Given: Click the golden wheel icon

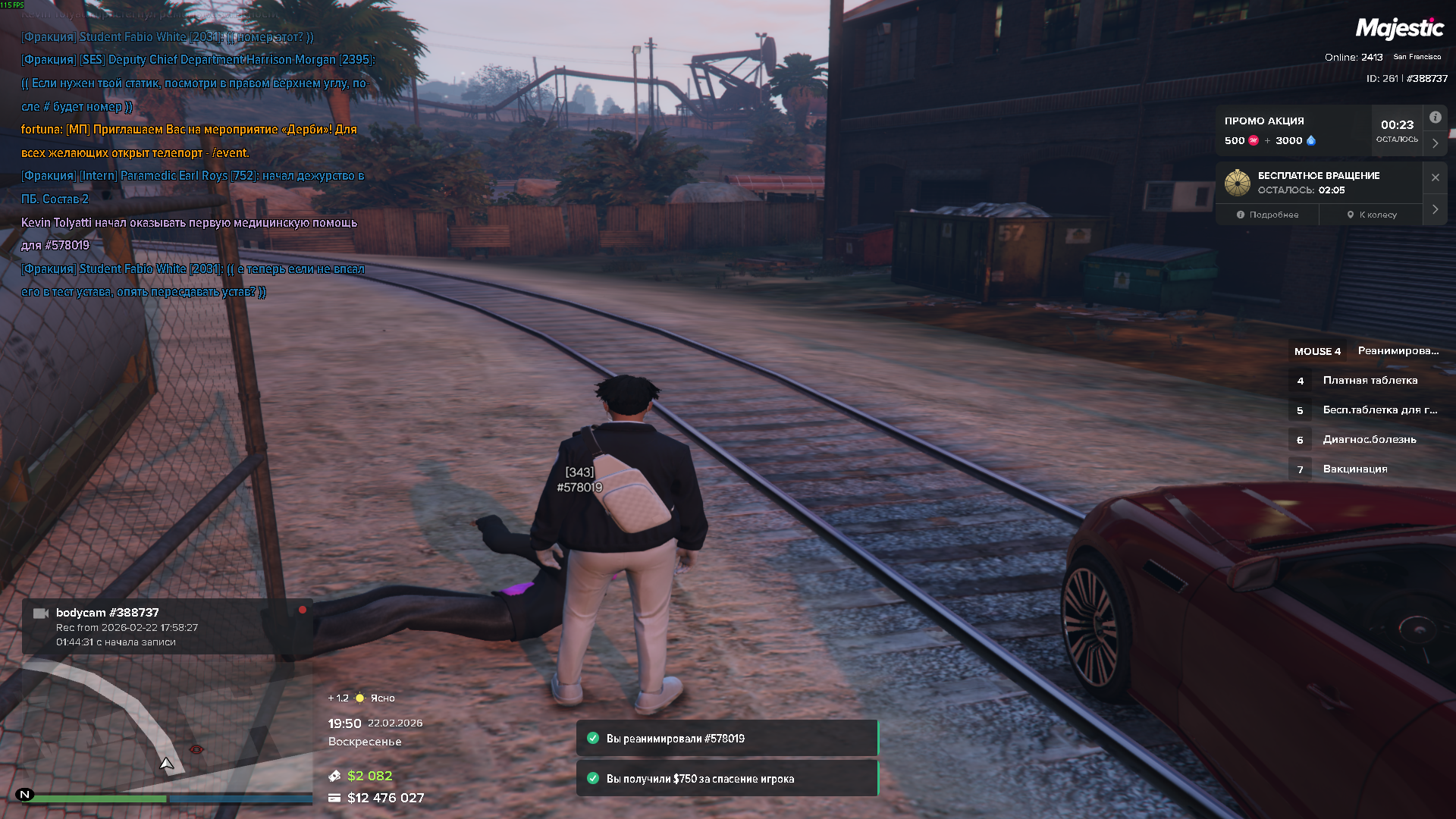Looking at the screenshot, I should (1237, 183).
